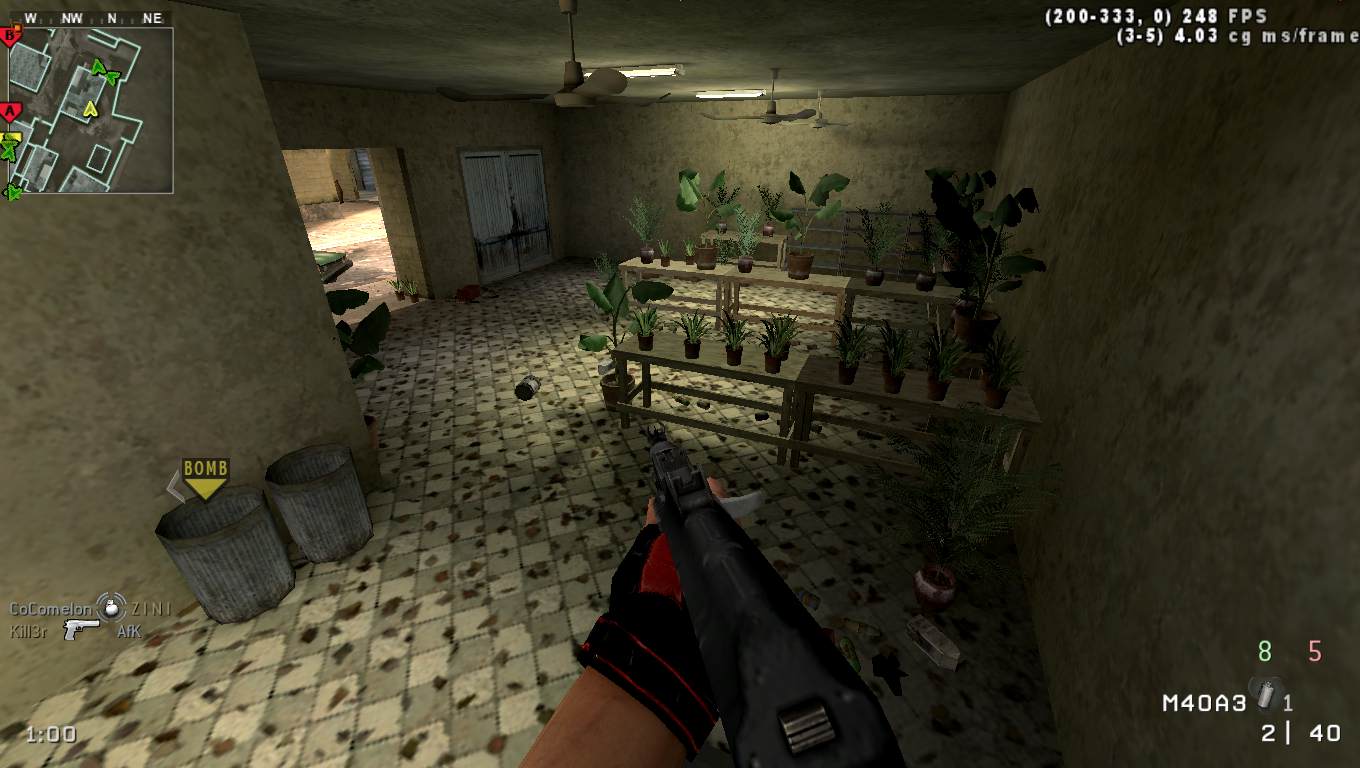The width and height of the screenshot is (1360, 768).
Task: Click the yellow player arrow on minimap
Action: coord(91,107)
